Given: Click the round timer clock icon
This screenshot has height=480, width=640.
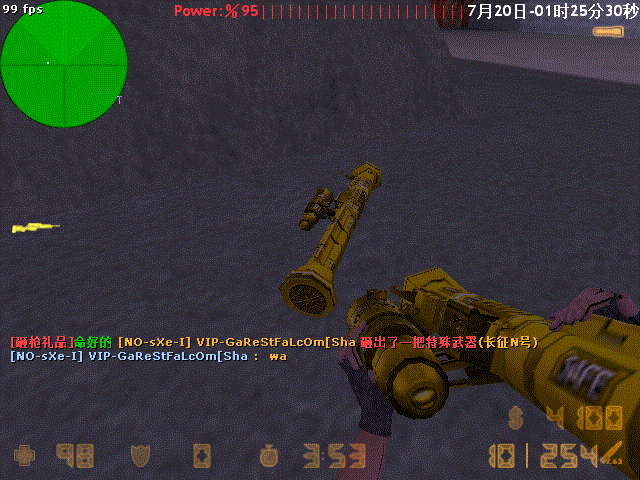Looking at the screenshot, I should [267, 456].
